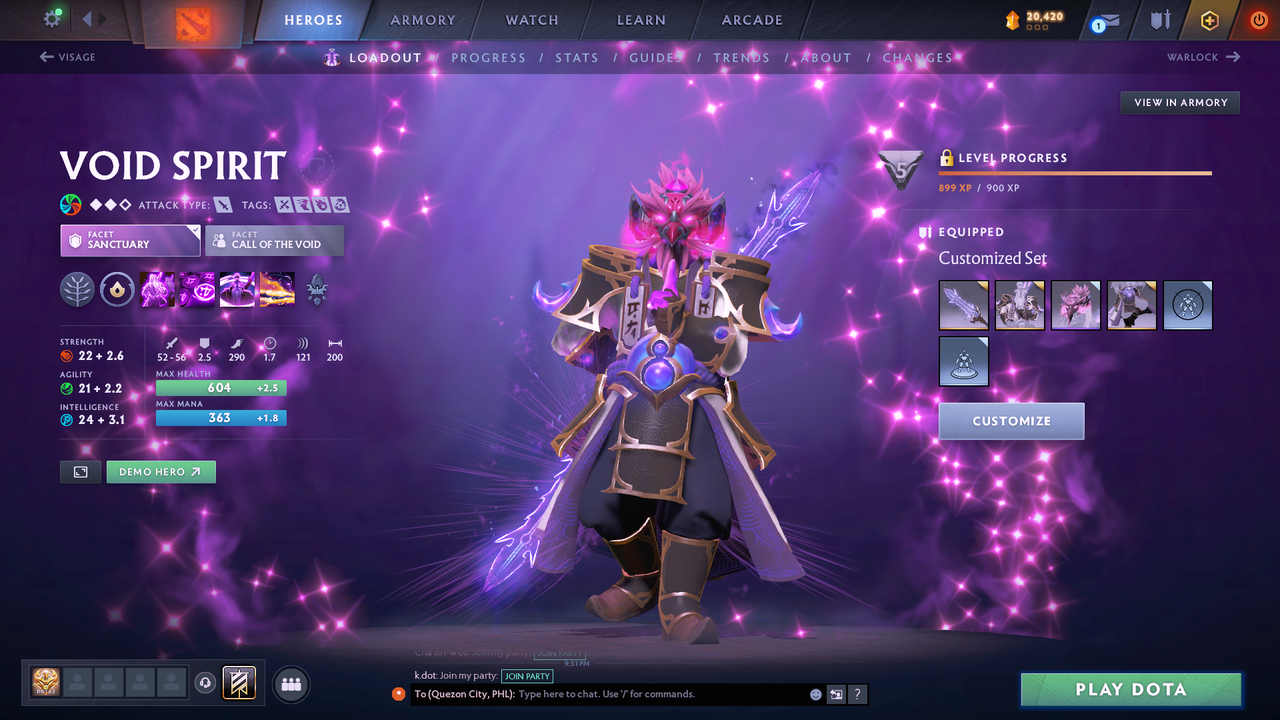Image resolution: width=1280 pixels, height=720 pixels.
Task: Click the CUSTOMIZE button
Action: point(1011,421)
